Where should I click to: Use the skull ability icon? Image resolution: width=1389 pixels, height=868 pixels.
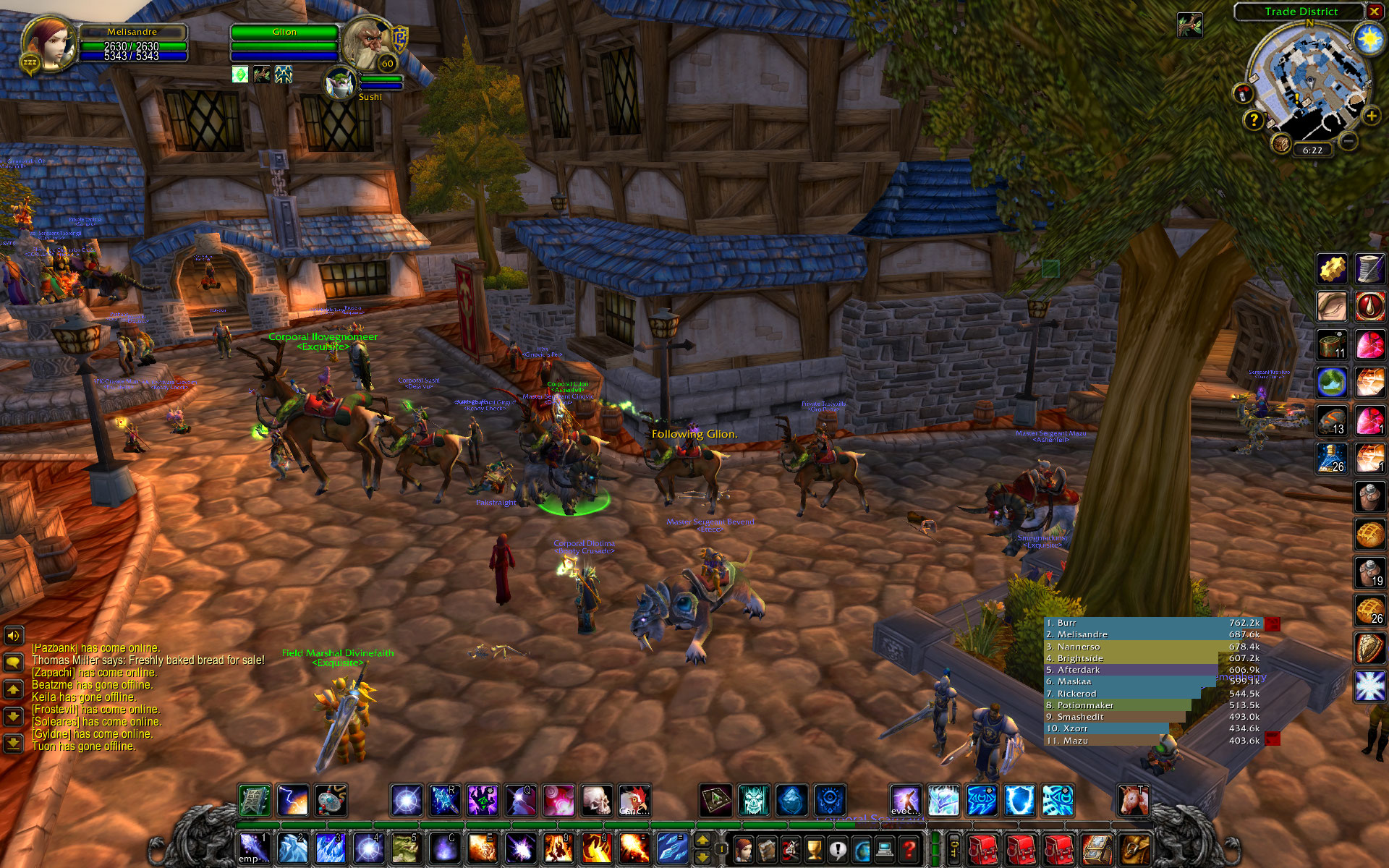pyautogui.click(x=596, y=801)
